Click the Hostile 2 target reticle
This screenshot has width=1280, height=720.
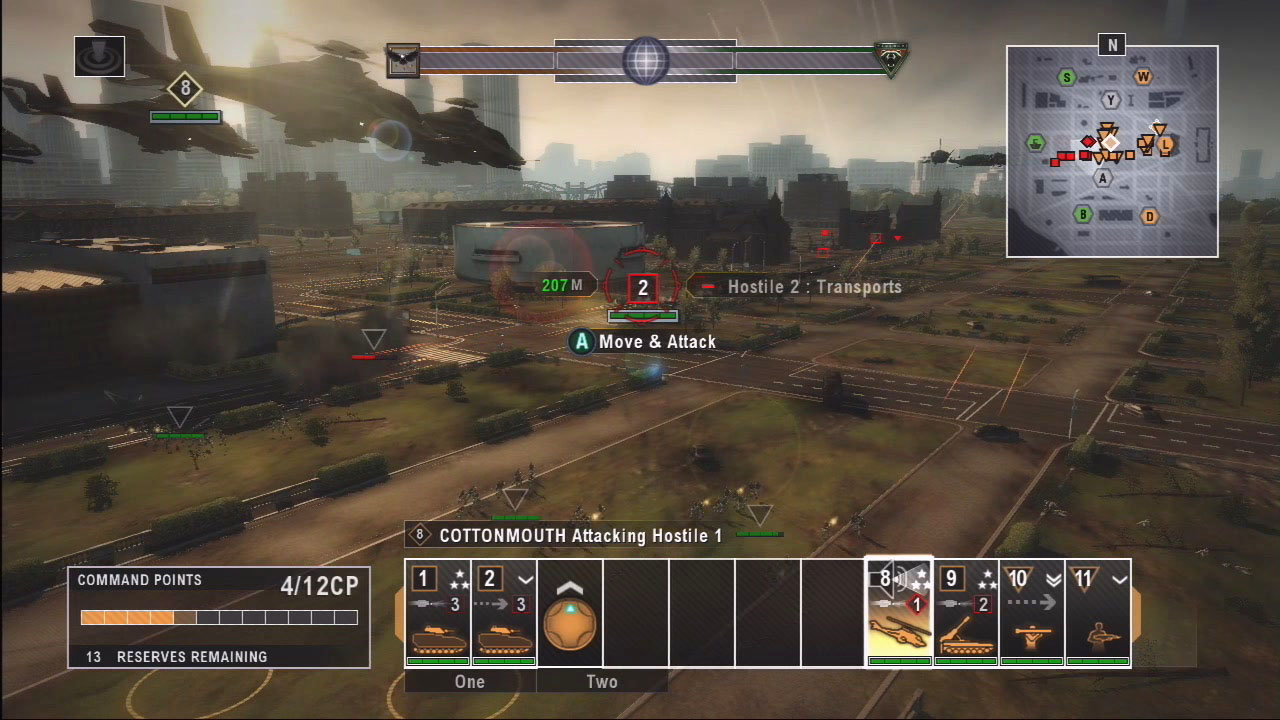point(643,288)
